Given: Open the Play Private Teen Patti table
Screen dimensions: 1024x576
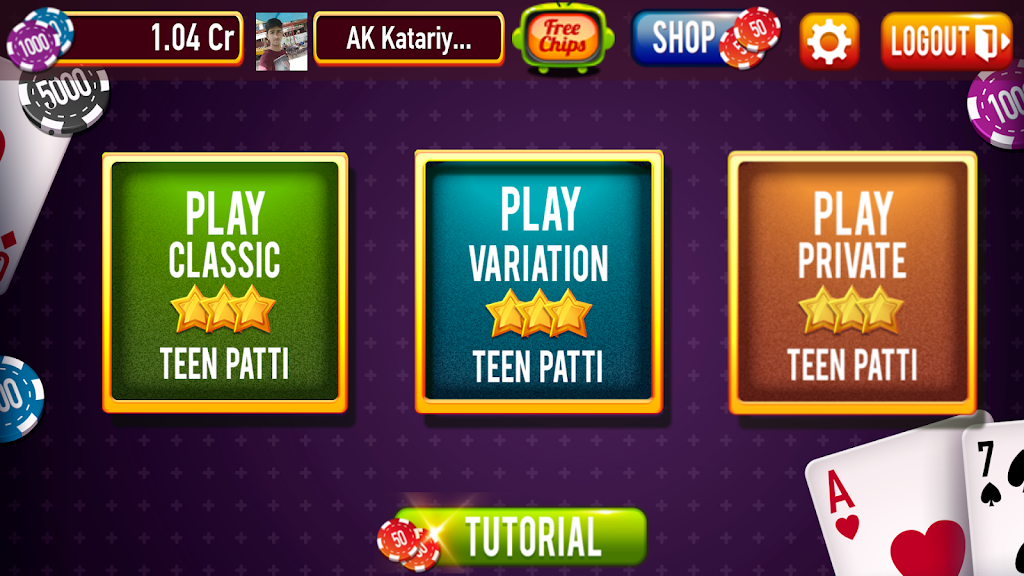Looking at the screenshot, I should (852, 282).
